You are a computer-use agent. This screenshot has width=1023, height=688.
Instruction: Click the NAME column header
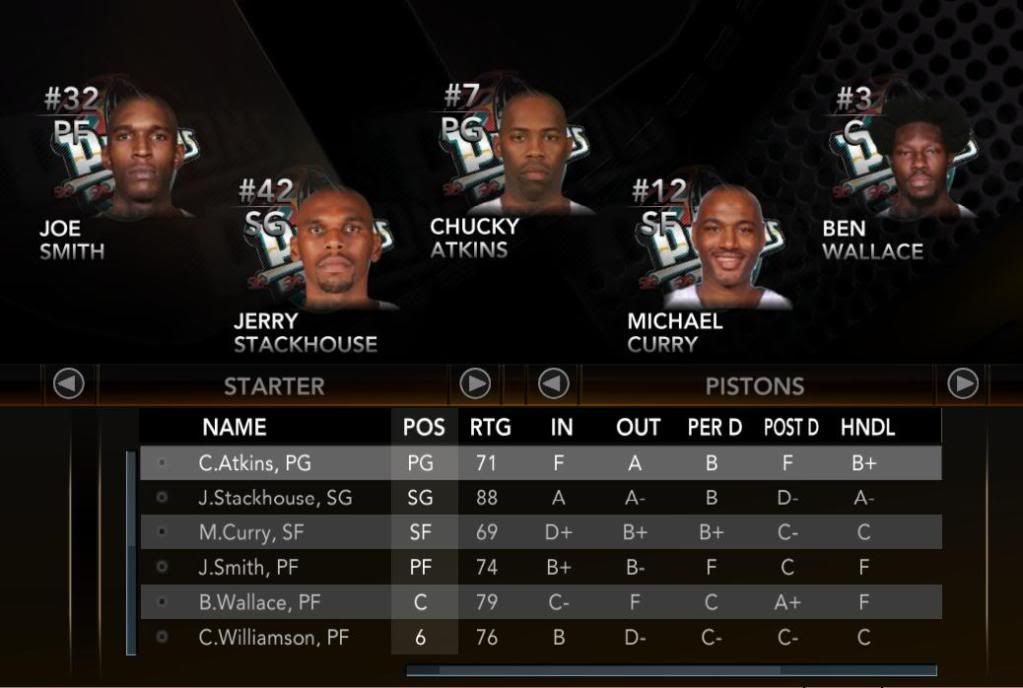click(234, 428)
